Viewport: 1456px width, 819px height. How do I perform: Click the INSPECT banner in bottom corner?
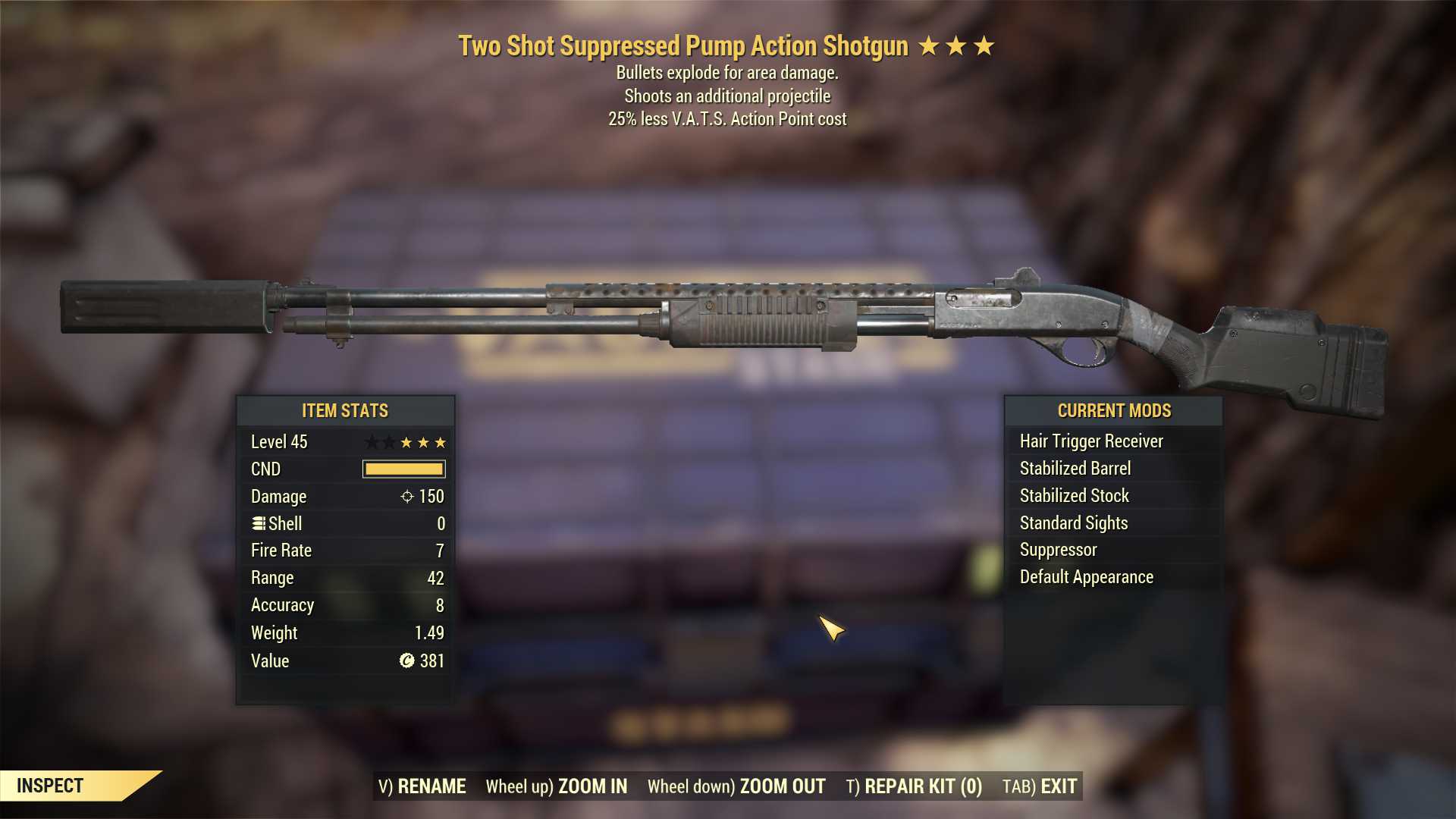tap(51, 786)
